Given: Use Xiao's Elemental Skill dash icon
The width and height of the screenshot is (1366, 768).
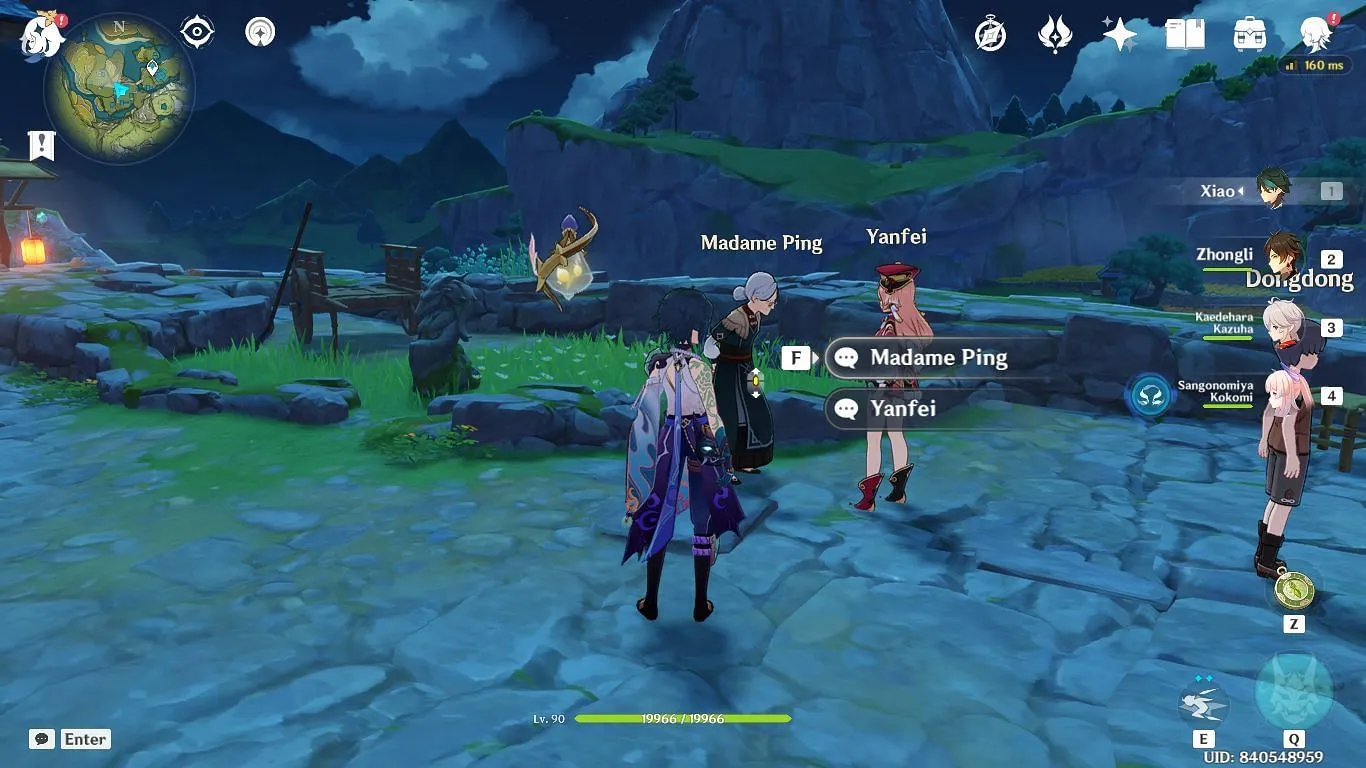Looking at the screenshot, I should pyautogui.click(x=1203, y=700).
